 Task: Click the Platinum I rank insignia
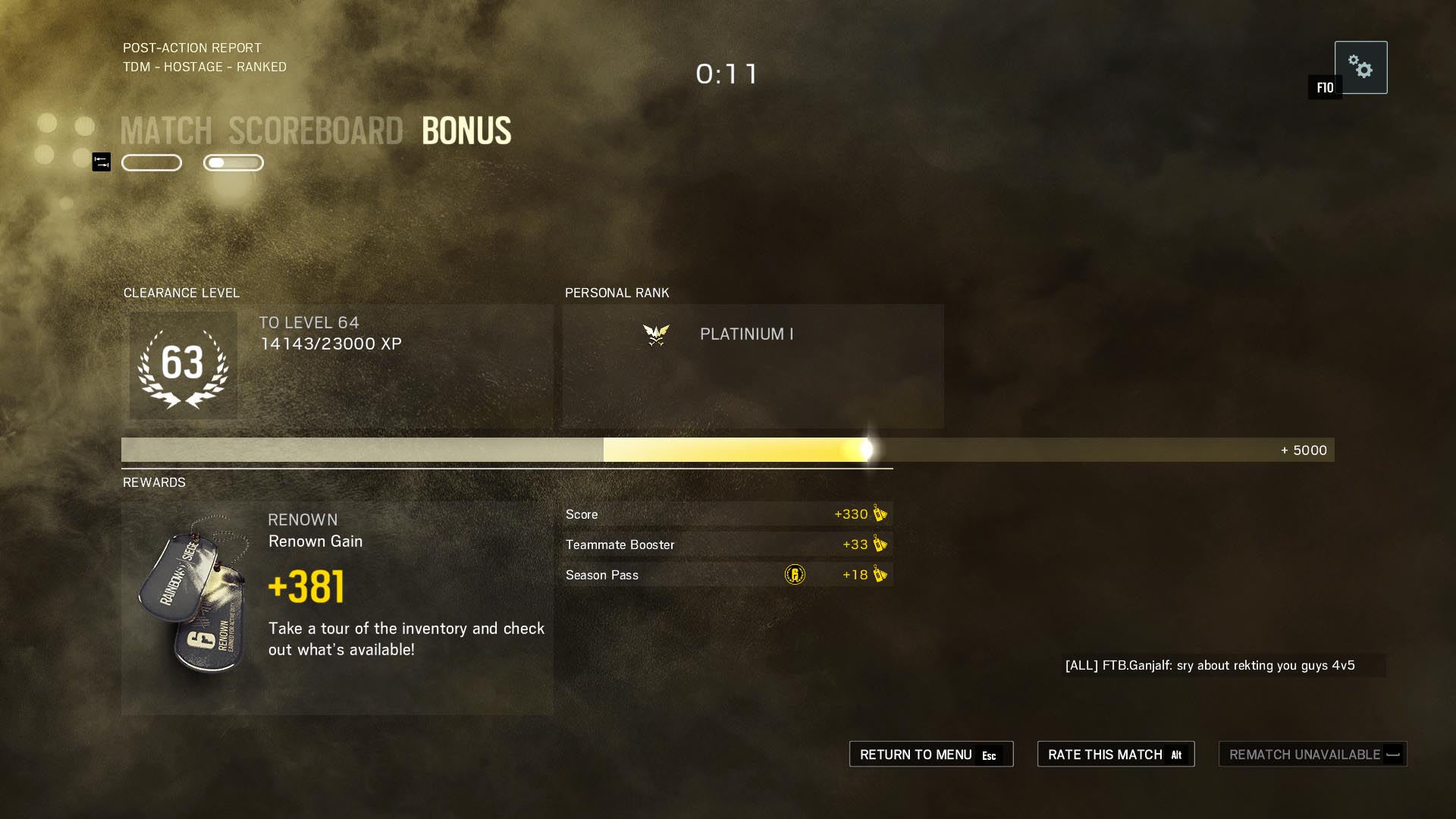(657, 334)
